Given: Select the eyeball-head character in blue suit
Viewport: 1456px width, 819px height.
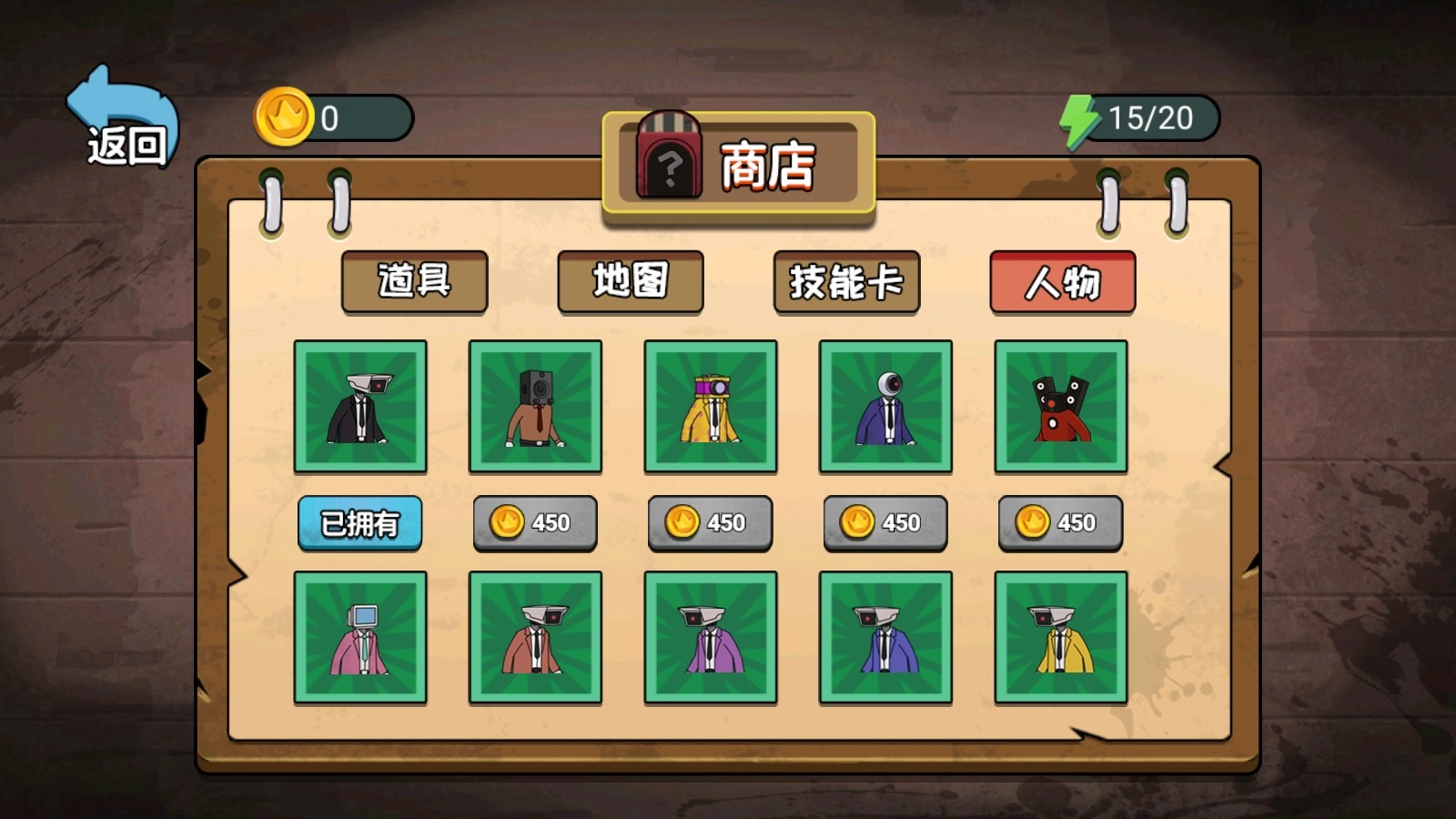Looking at the screenshot, I should click(885, 406).
